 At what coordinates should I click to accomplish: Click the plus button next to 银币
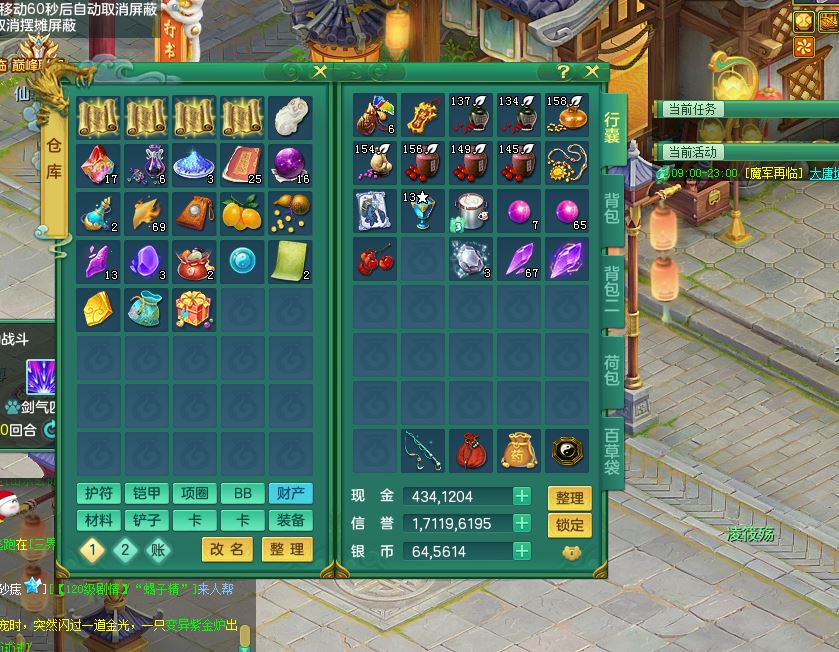[522, 550]
